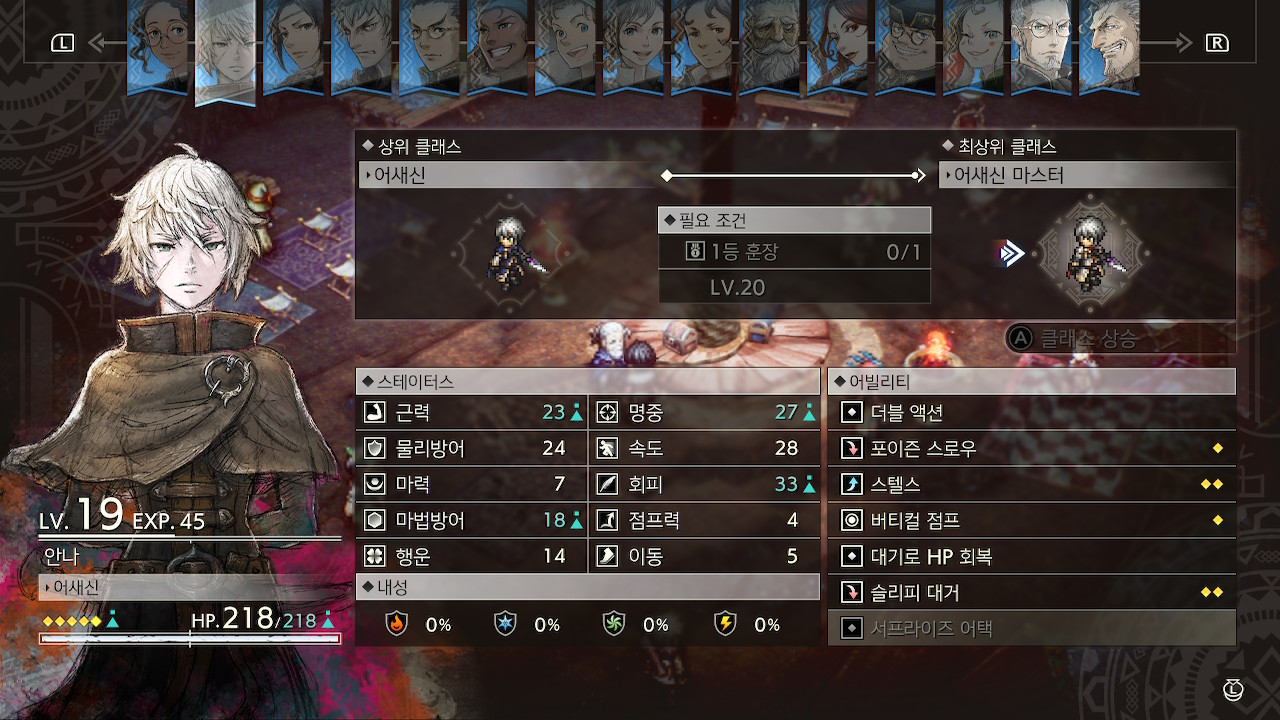Select Anna's white-haired portrait in the roster

coord(225,50)
